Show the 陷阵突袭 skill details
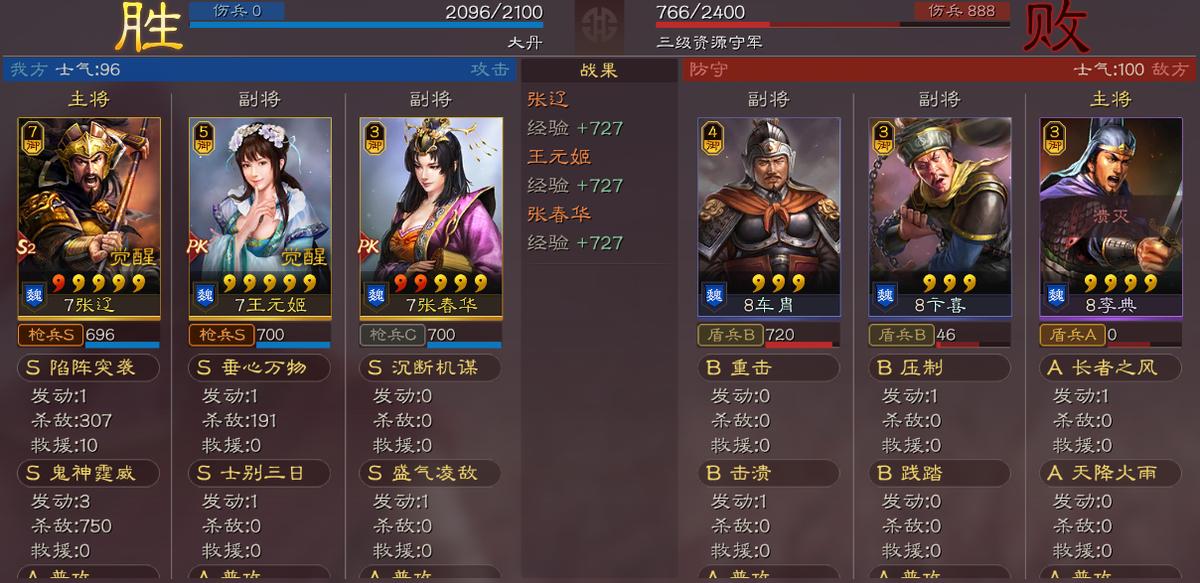The image size is (1200, 583). pyautogui.click(x=90, y=368)
